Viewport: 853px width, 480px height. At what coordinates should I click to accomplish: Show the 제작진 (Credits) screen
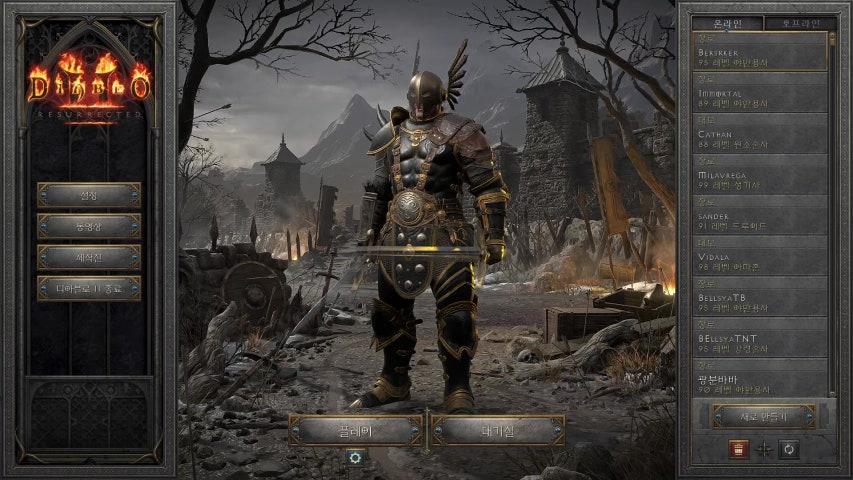tap(89, 257)
